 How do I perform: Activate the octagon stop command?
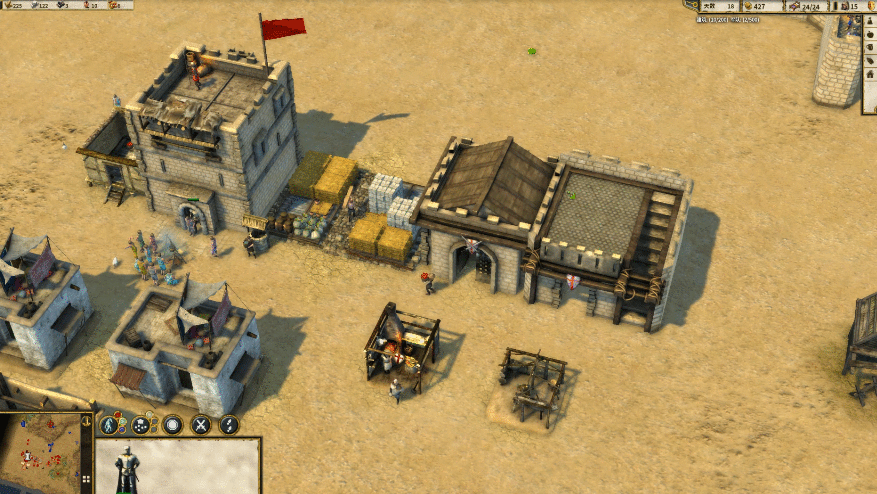pos(173,424)
